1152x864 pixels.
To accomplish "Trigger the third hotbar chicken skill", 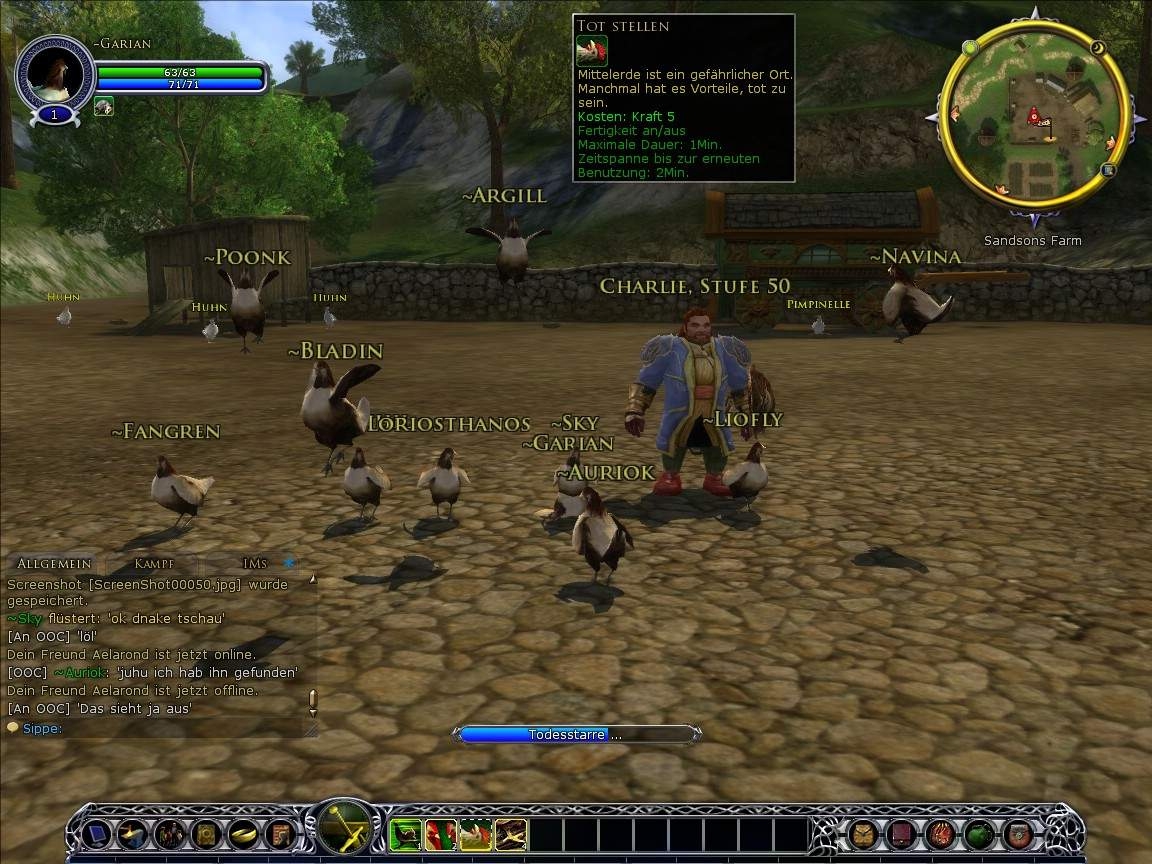I will 476,834.
